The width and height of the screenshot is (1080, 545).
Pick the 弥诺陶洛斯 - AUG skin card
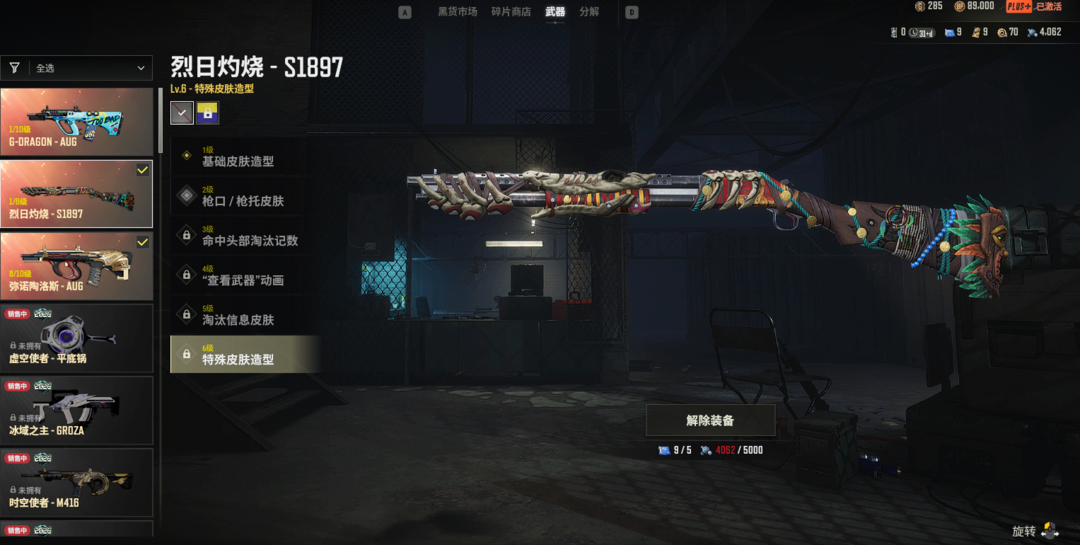click(77, 265)
